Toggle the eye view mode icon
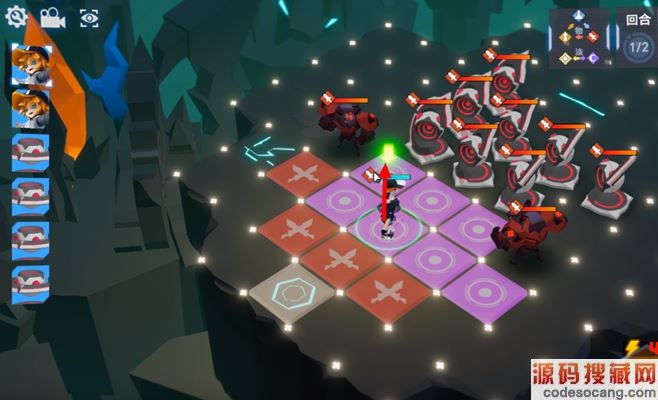Viewport: 658px width, 400px height. point(89,18)
